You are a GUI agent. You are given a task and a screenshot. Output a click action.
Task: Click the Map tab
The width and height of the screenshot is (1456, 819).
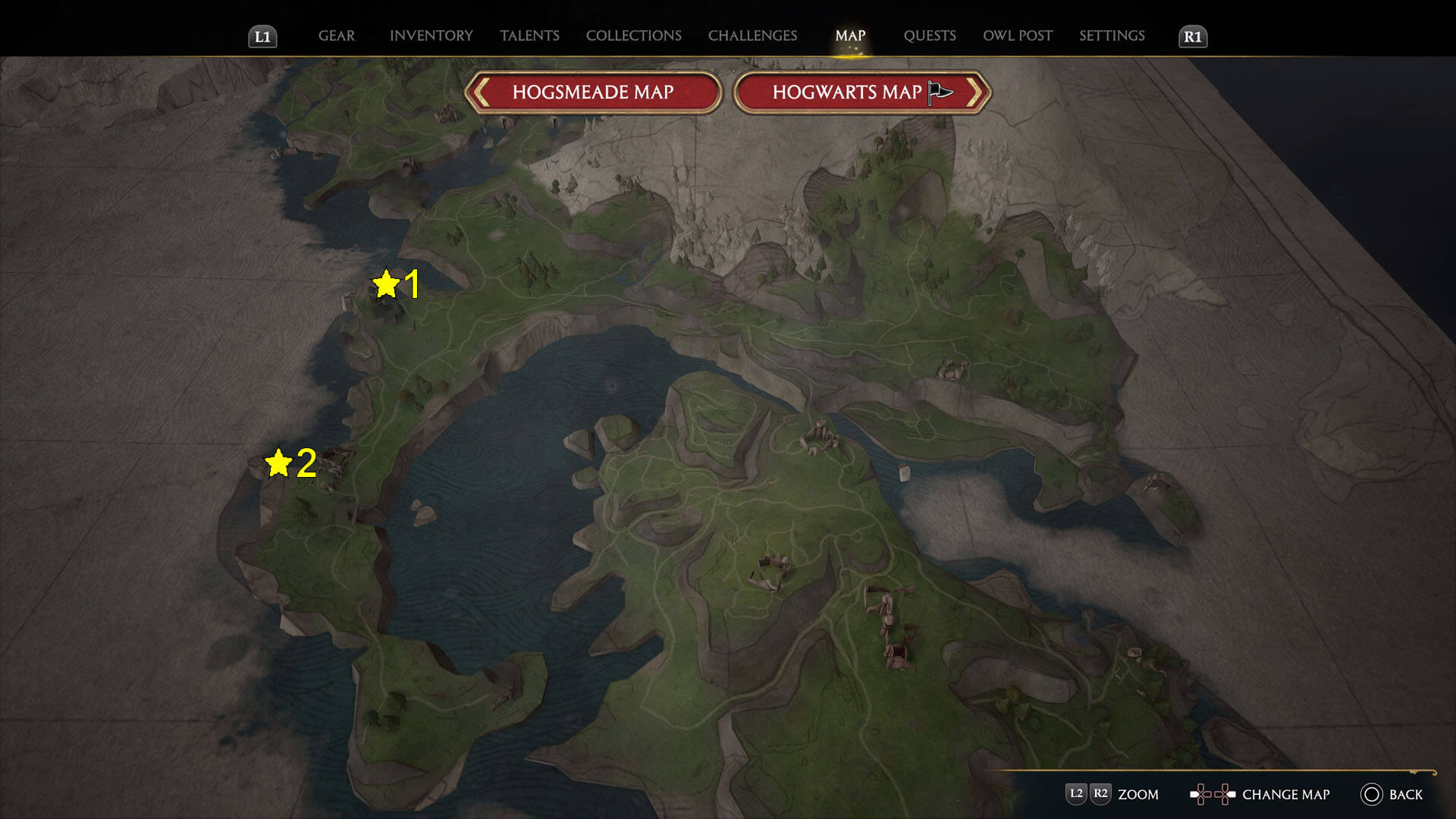(x=850, y=36)
